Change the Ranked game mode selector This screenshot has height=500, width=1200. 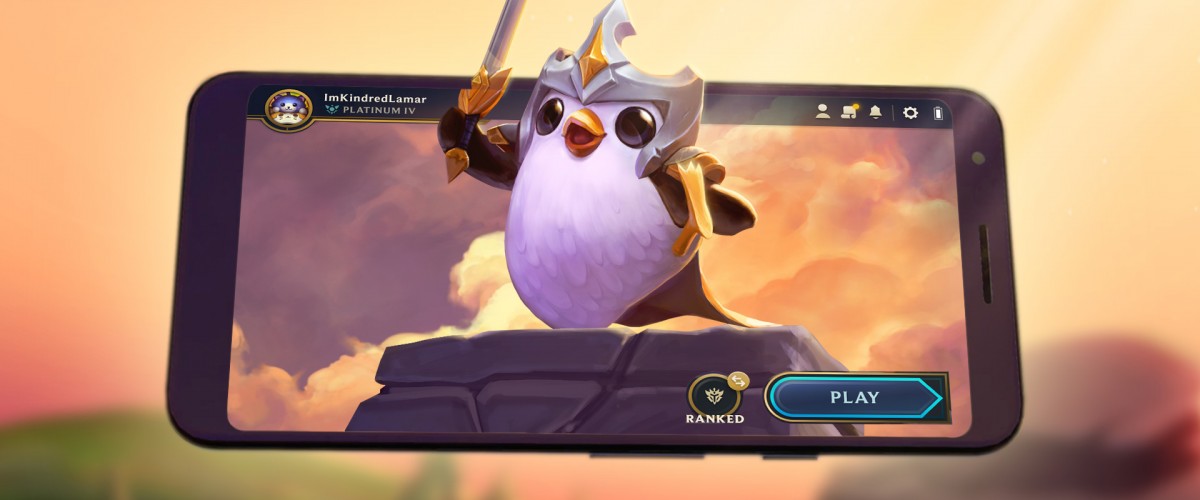point(715,394)
